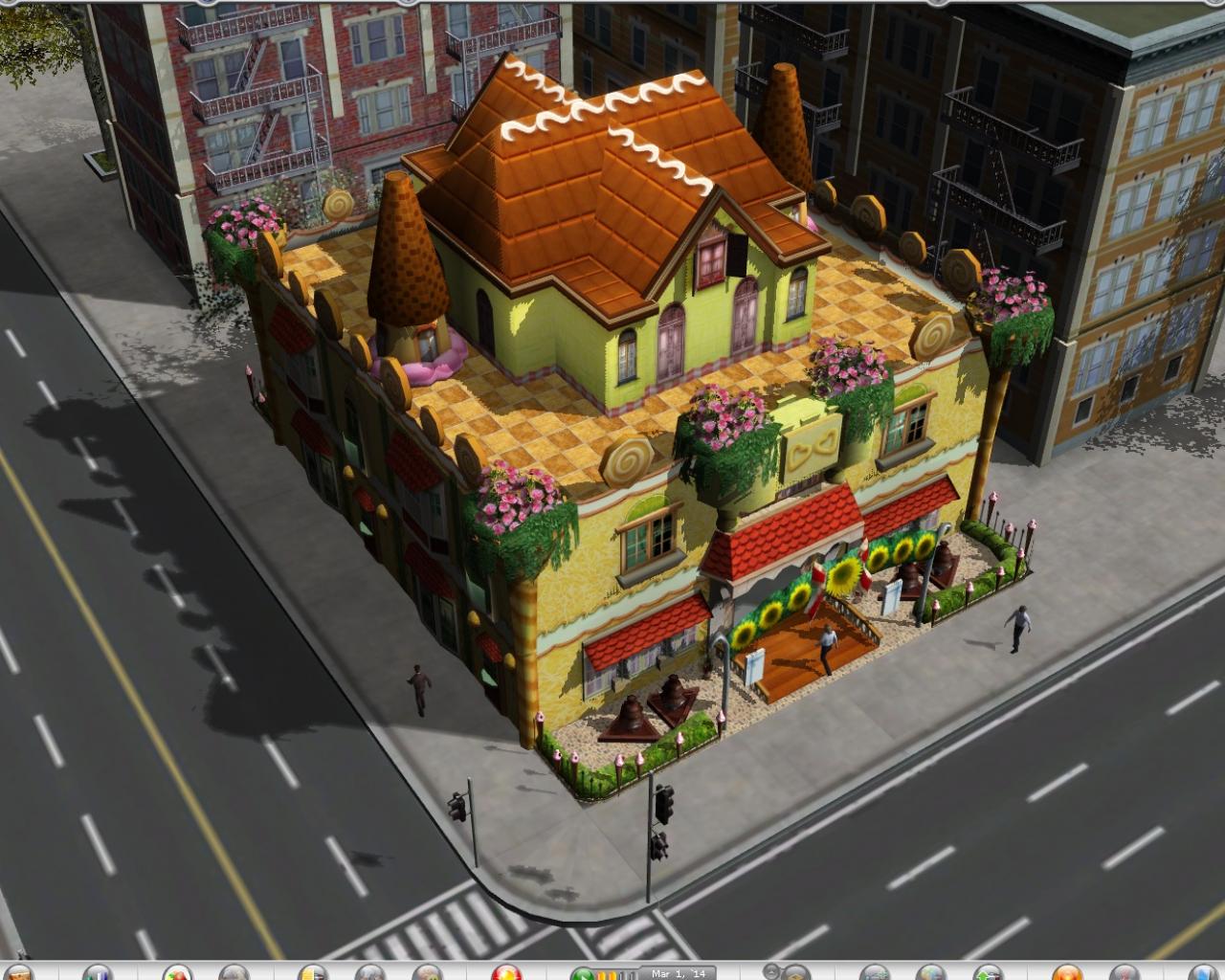1225x980 pixels.
Task: Open the orange notification orb
Action: [1065, 973]
